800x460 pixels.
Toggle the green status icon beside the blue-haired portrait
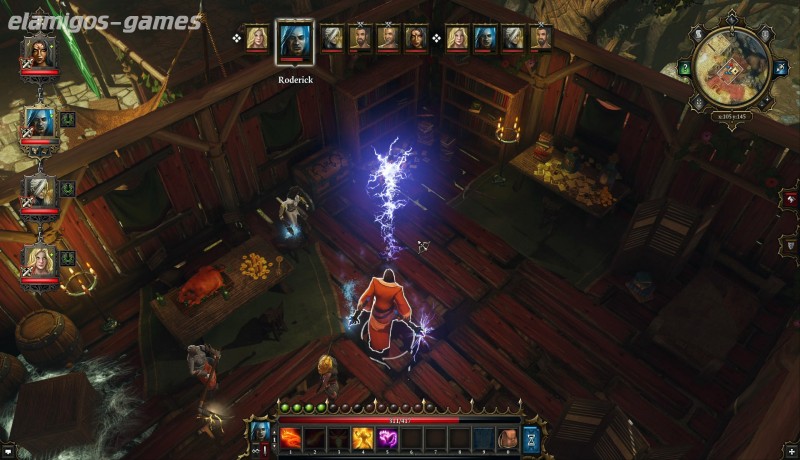68,120
